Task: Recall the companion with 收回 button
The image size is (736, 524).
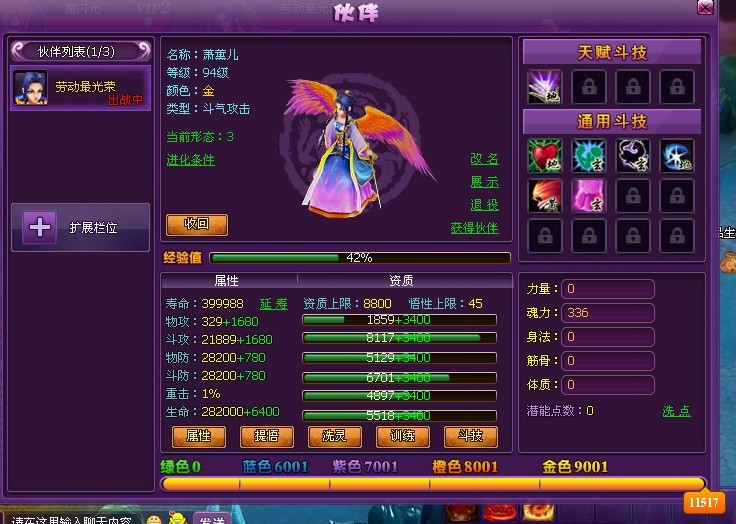Action: pos(197,224)
